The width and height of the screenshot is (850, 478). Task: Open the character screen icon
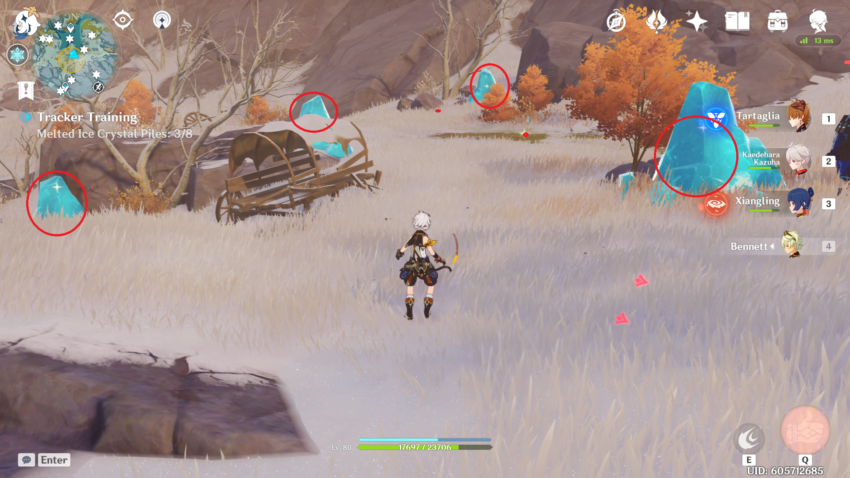[818, 19]
